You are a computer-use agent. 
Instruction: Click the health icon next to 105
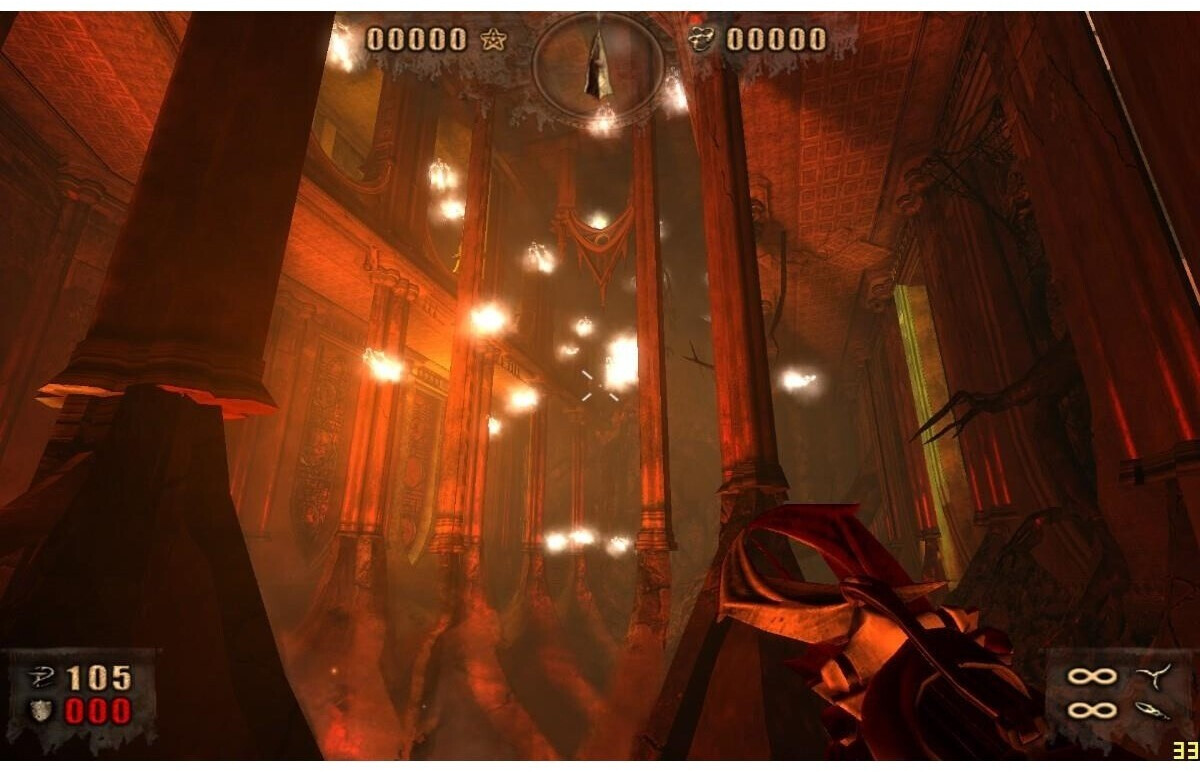point(41,678)
